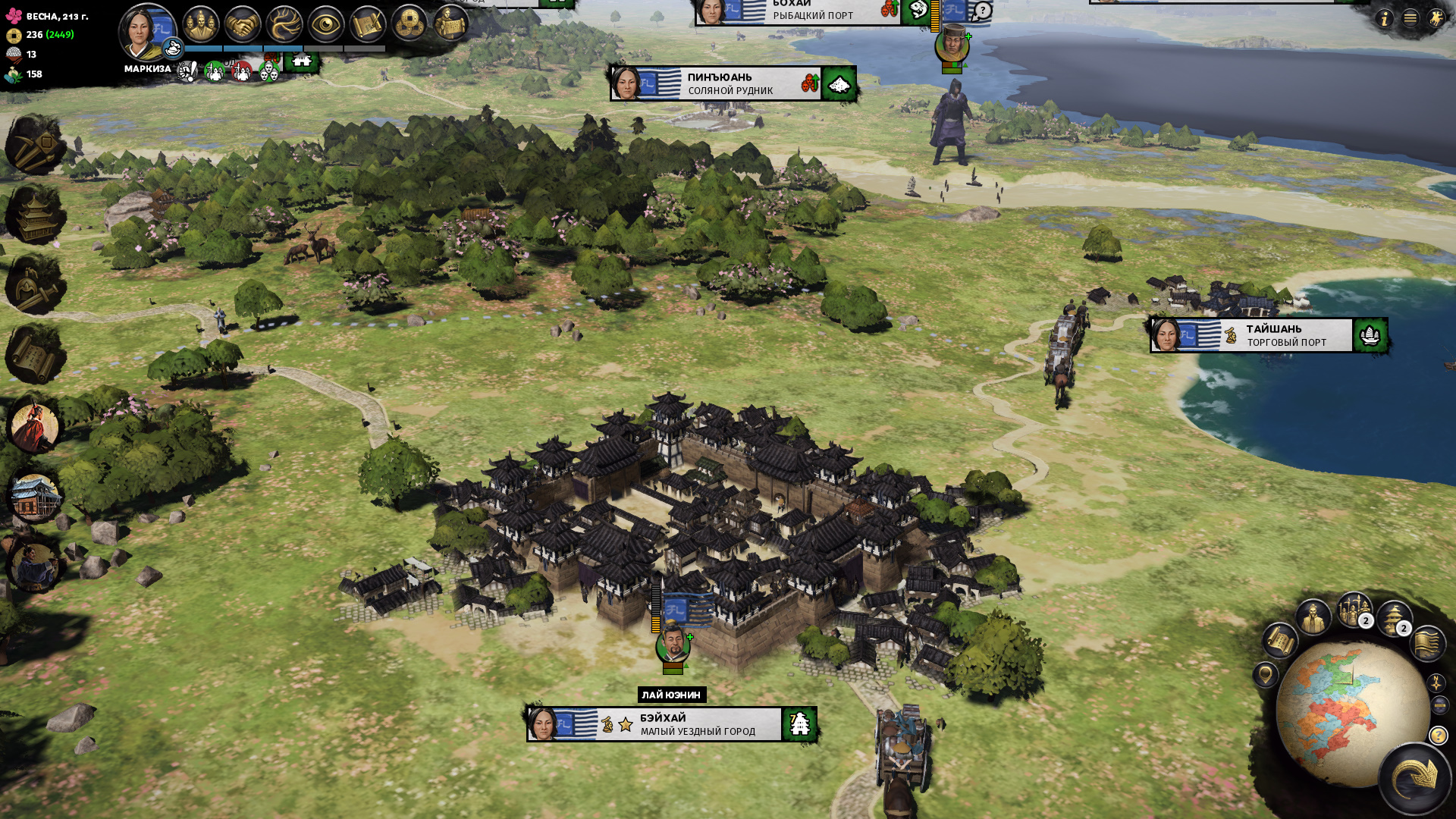1456x819 pixels.
Task: Open the scroll and brush panel
Action: [x=368, y=25]
